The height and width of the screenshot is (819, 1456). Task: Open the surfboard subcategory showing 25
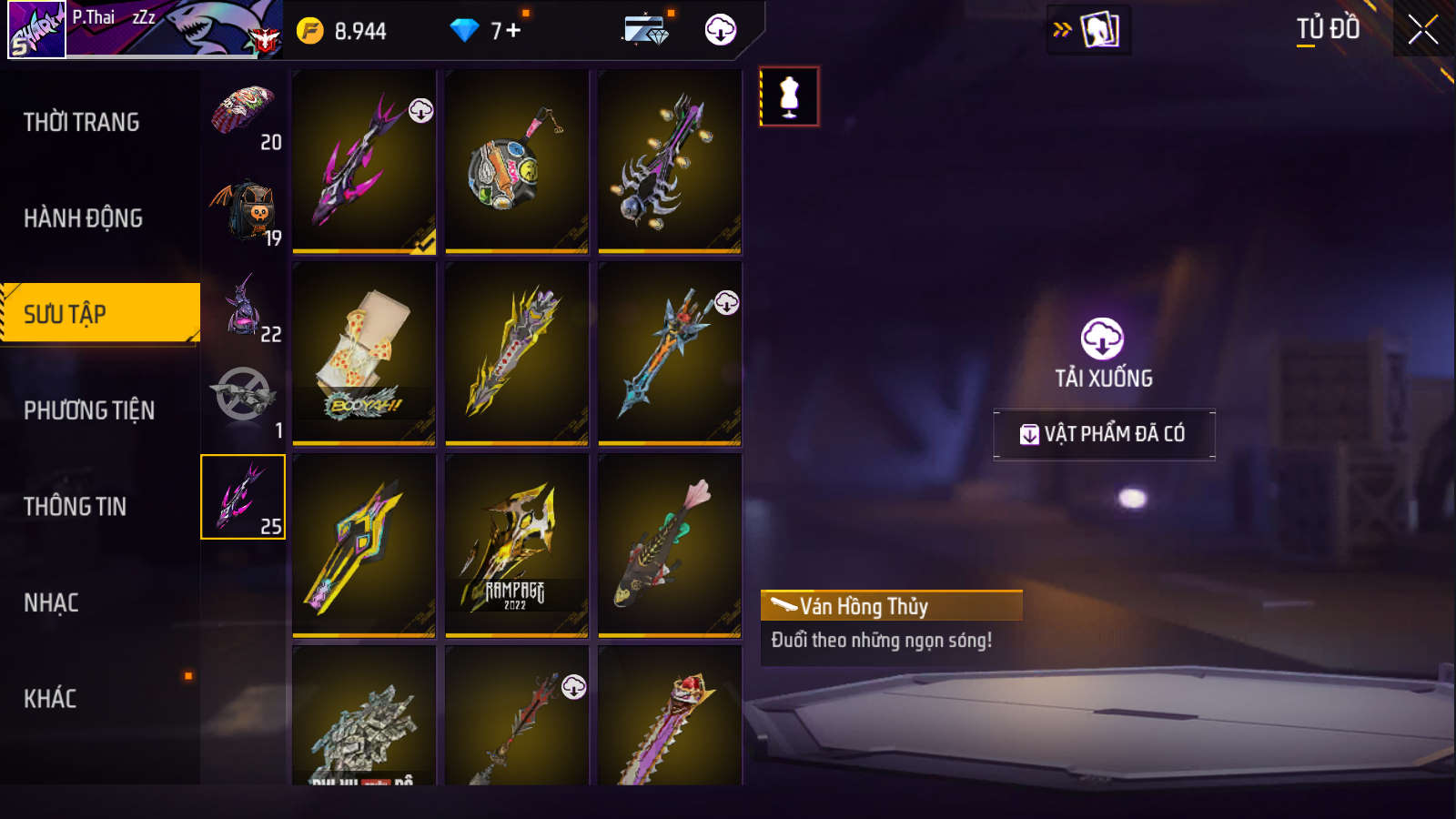coord(243,497)
